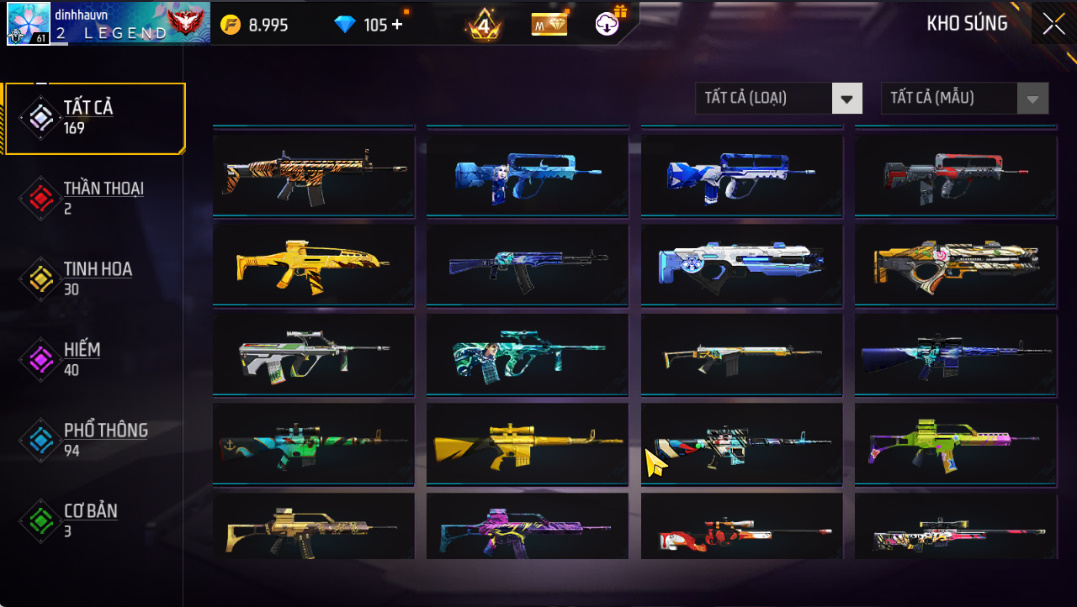This screenshot has width=1077, height=607.
Task: Select the lime green G36 rifle skin
Action: pyautogui.click(x=956, y=443)
